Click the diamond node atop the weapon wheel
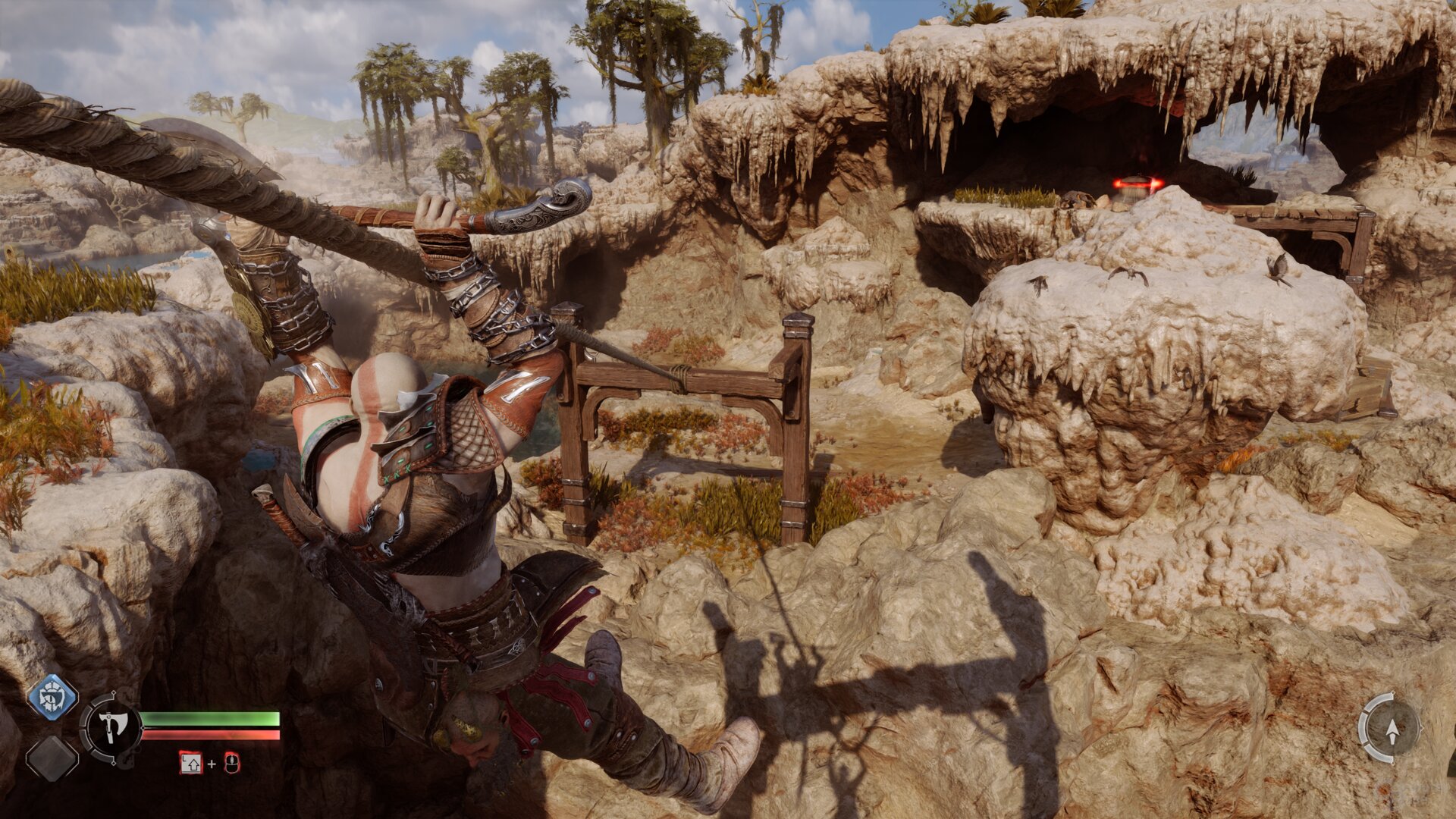 (x=114, y=692)
